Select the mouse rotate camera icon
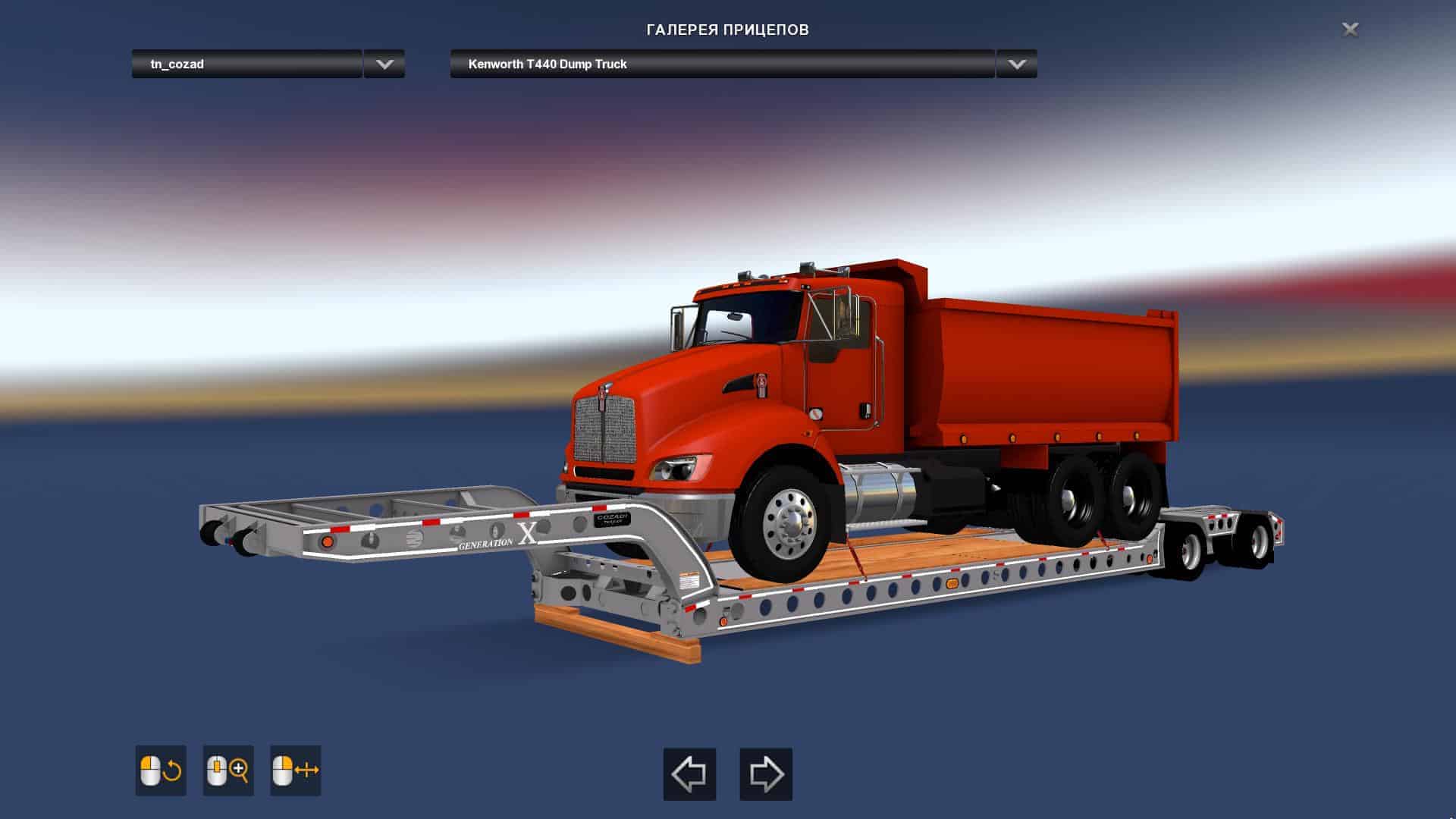This screenshot has height=819, width=1456. pyautogui.click(x=161, y=770)
